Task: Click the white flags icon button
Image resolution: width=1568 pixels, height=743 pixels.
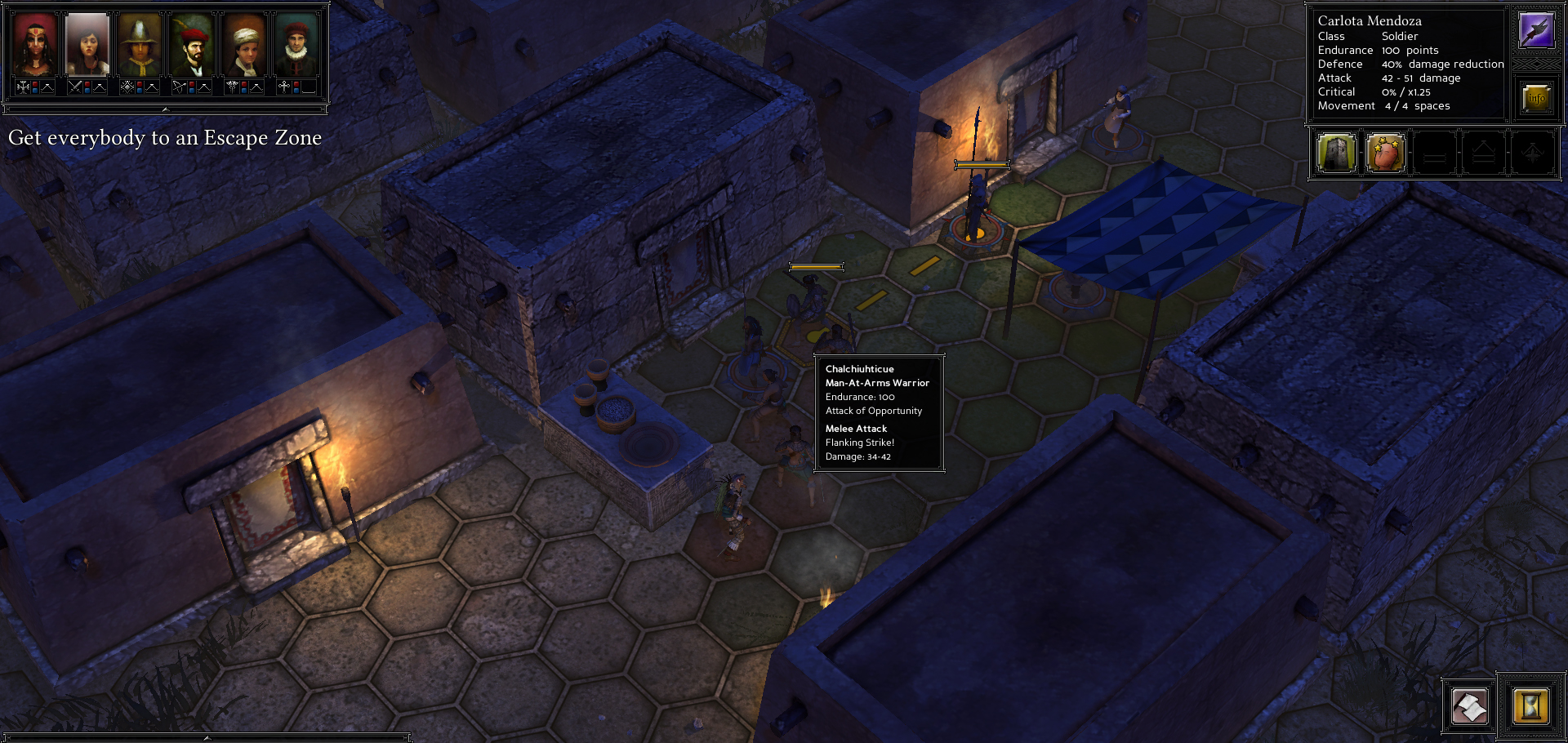Action: coord(1469,706)
